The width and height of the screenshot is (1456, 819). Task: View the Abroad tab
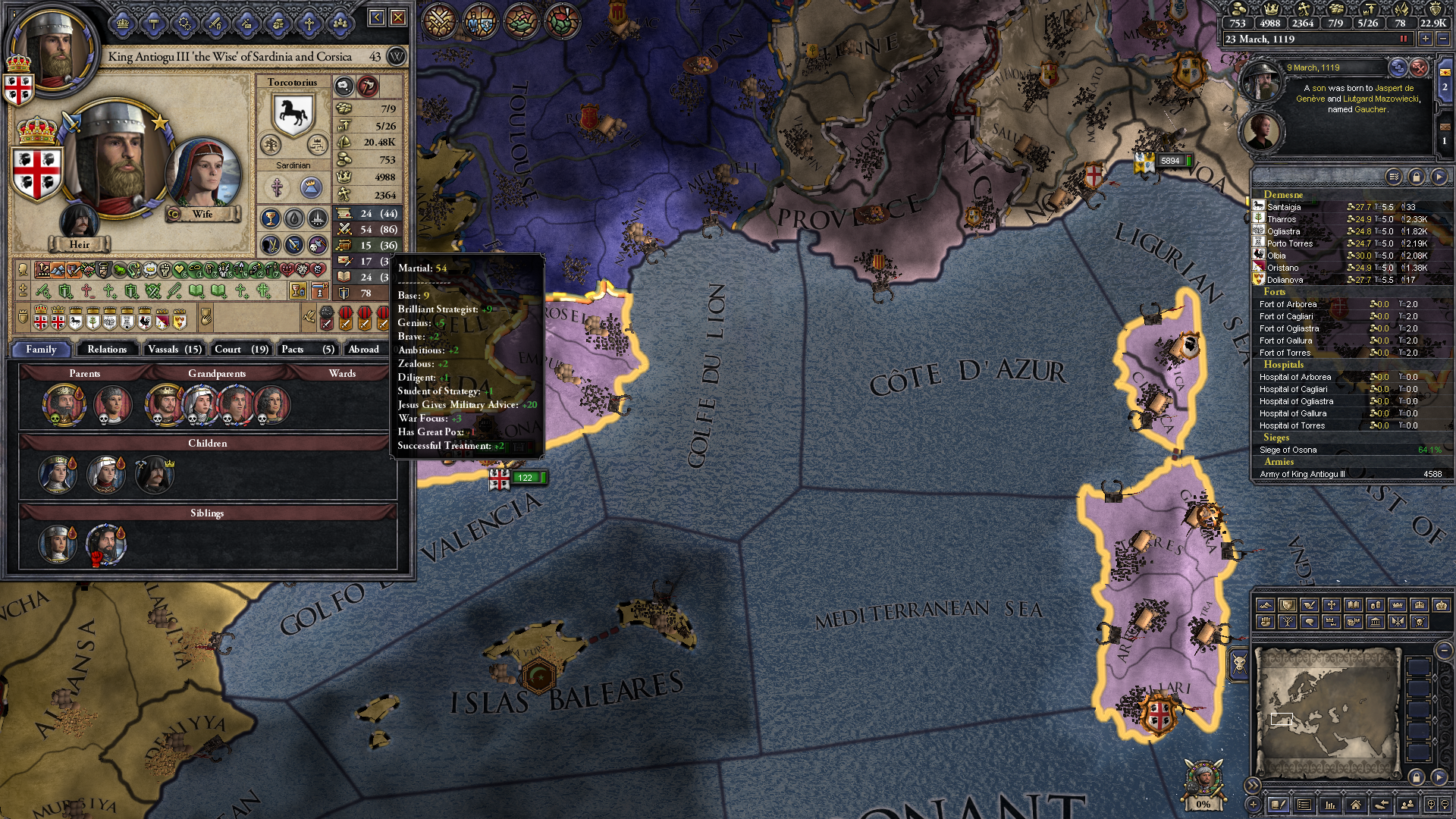pos(364,349)
